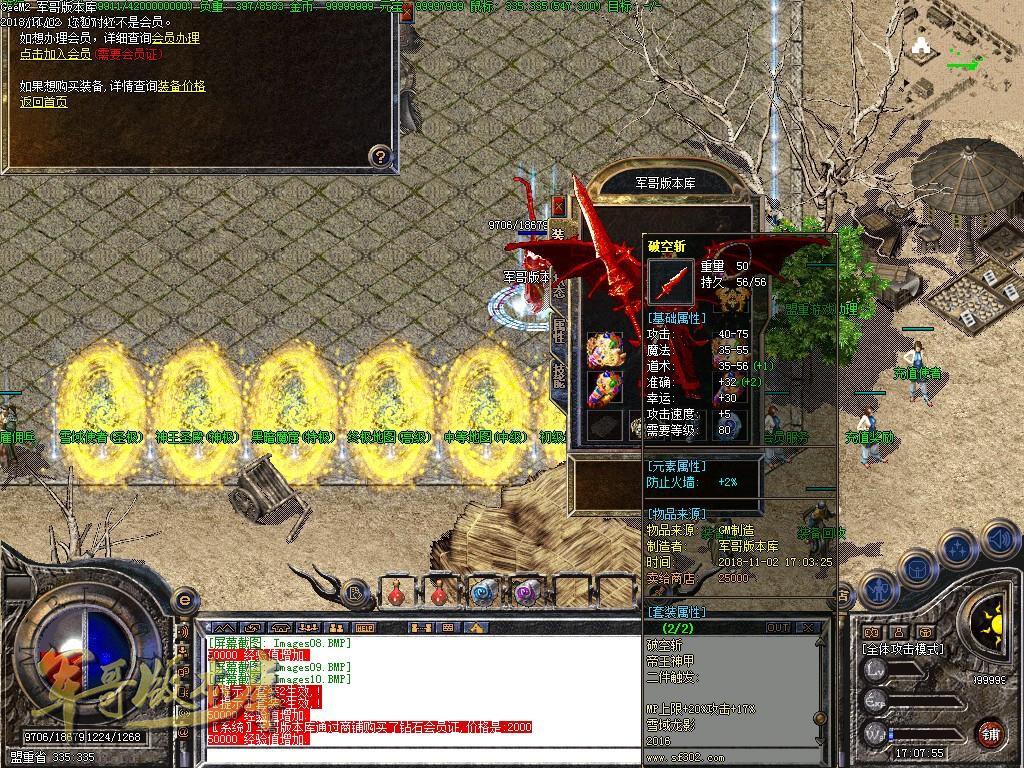Open the 铺 shop button
This screenshot has width=1024, height=768.
click(990, 732)
